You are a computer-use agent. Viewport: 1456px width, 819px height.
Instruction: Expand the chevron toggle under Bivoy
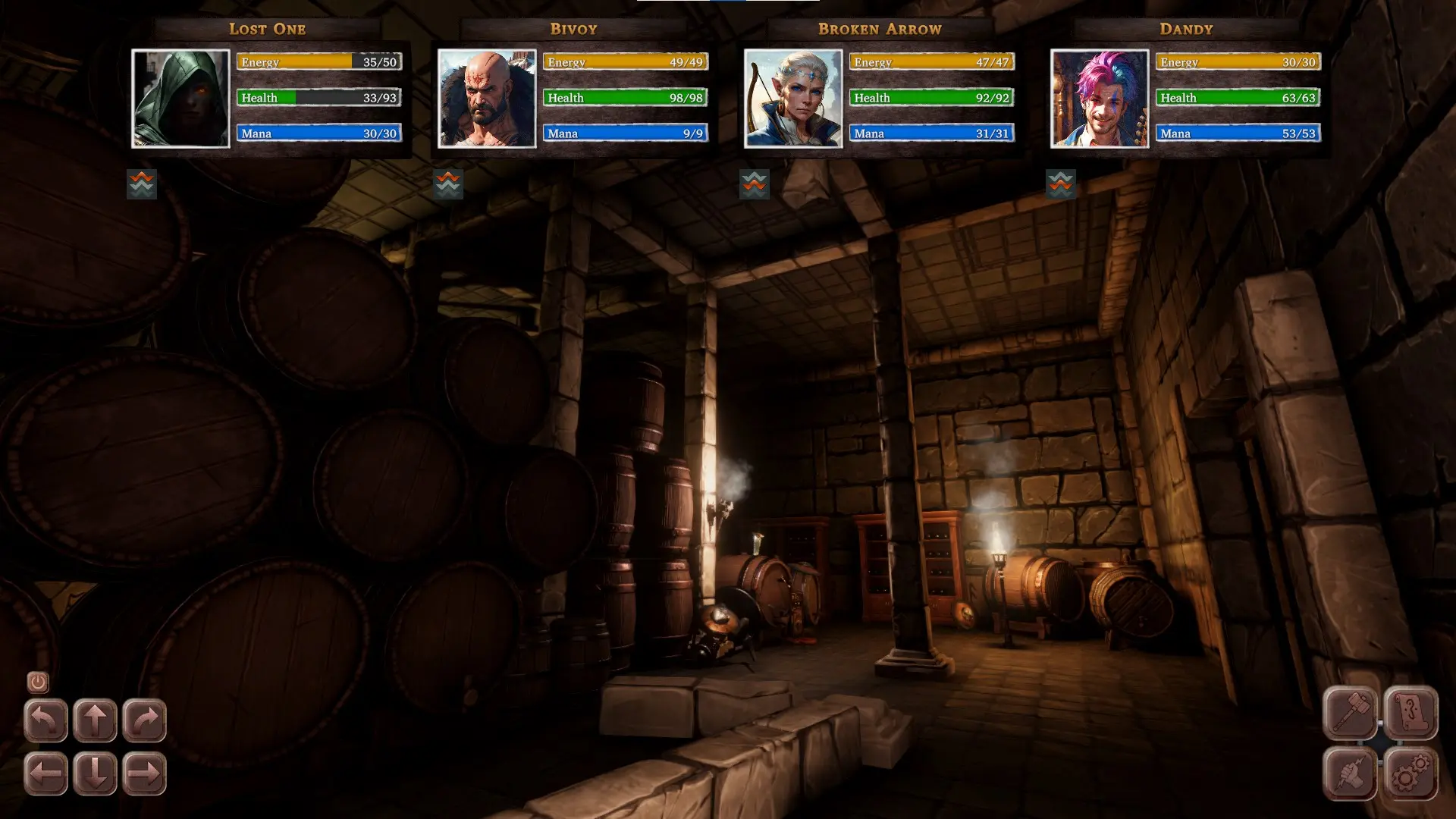[x=448, y=184]
